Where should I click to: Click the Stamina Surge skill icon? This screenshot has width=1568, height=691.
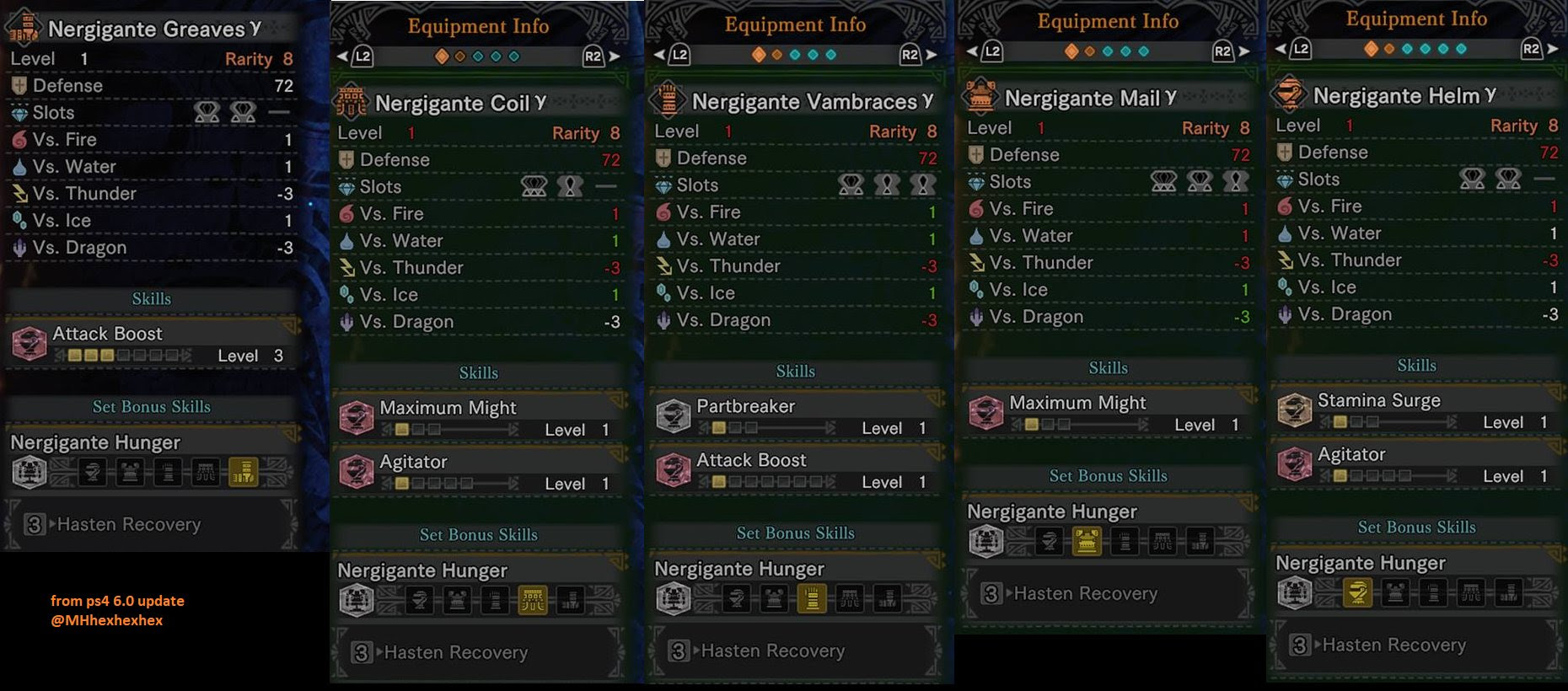point(1295,410)
